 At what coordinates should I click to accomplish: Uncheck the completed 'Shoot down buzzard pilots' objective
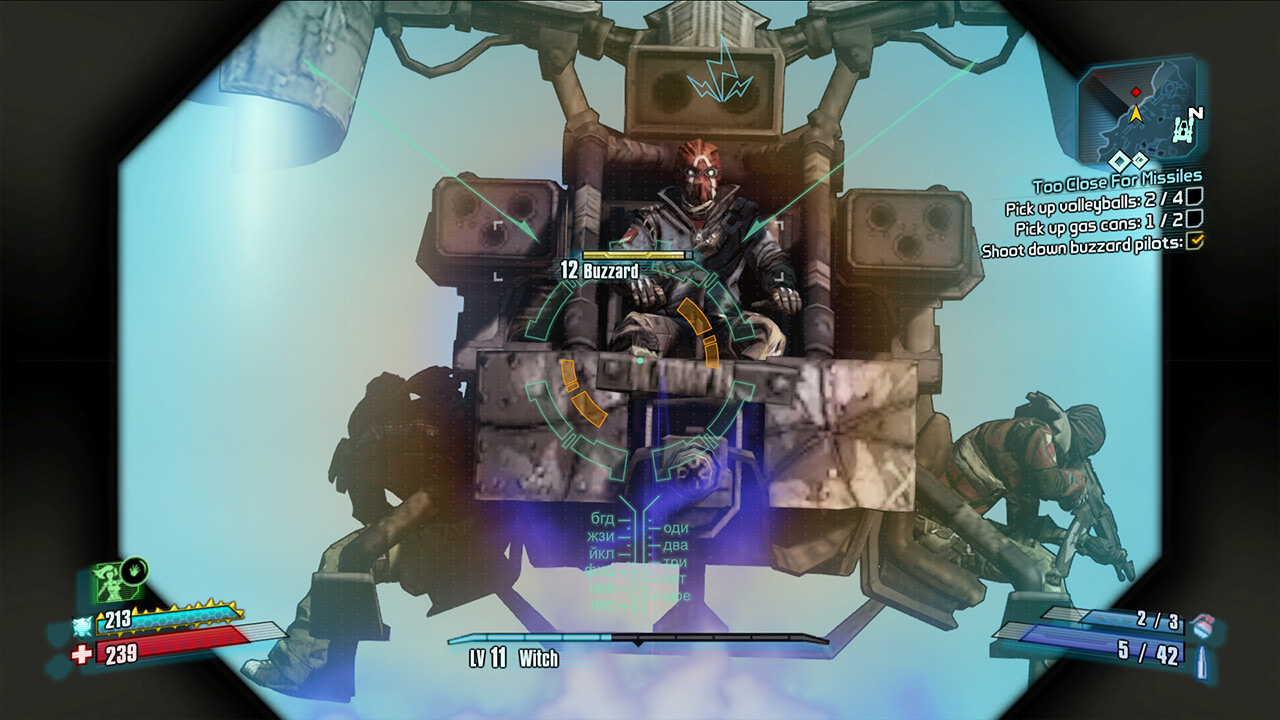click(1195, 241)
